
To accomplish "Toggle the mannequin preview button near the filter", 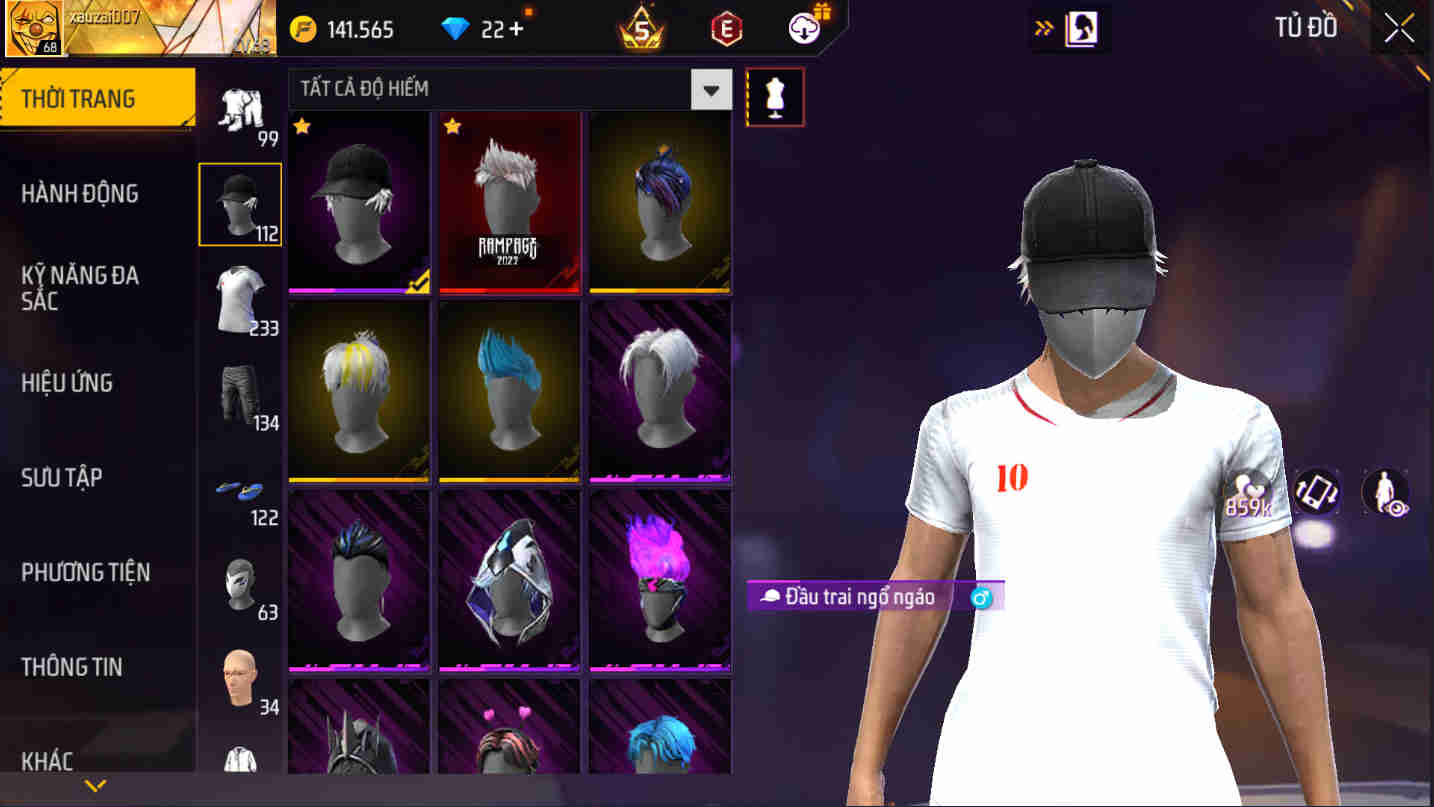I will (x=776, y=95).
